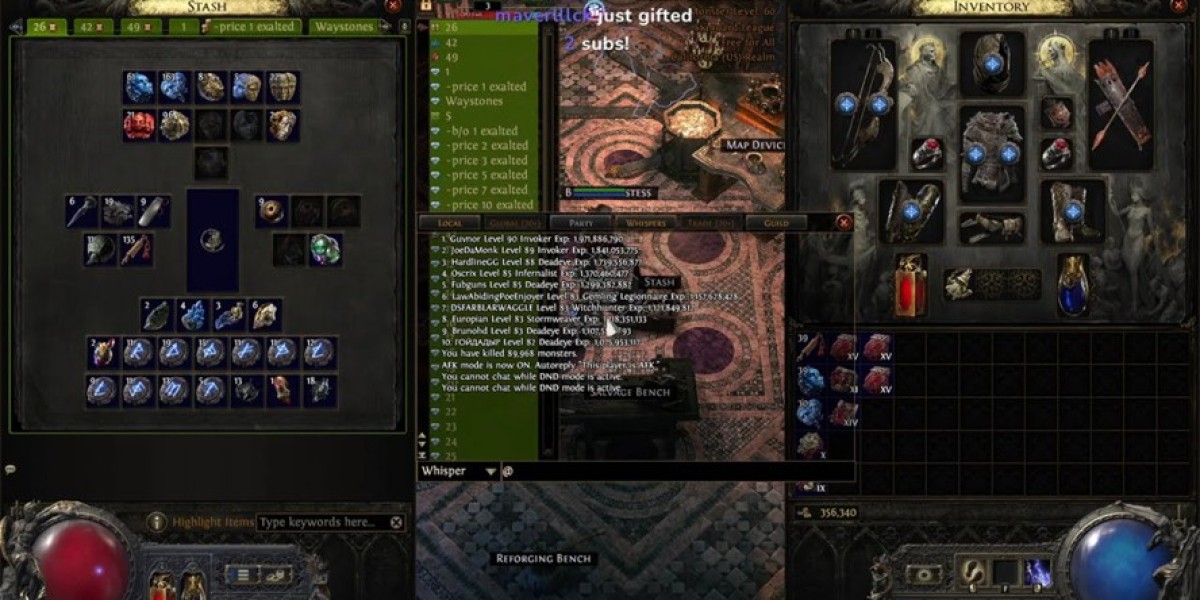Open the Party chat tab
The height and width of the screenshot is (600, 1200).
tap(581, 223)
